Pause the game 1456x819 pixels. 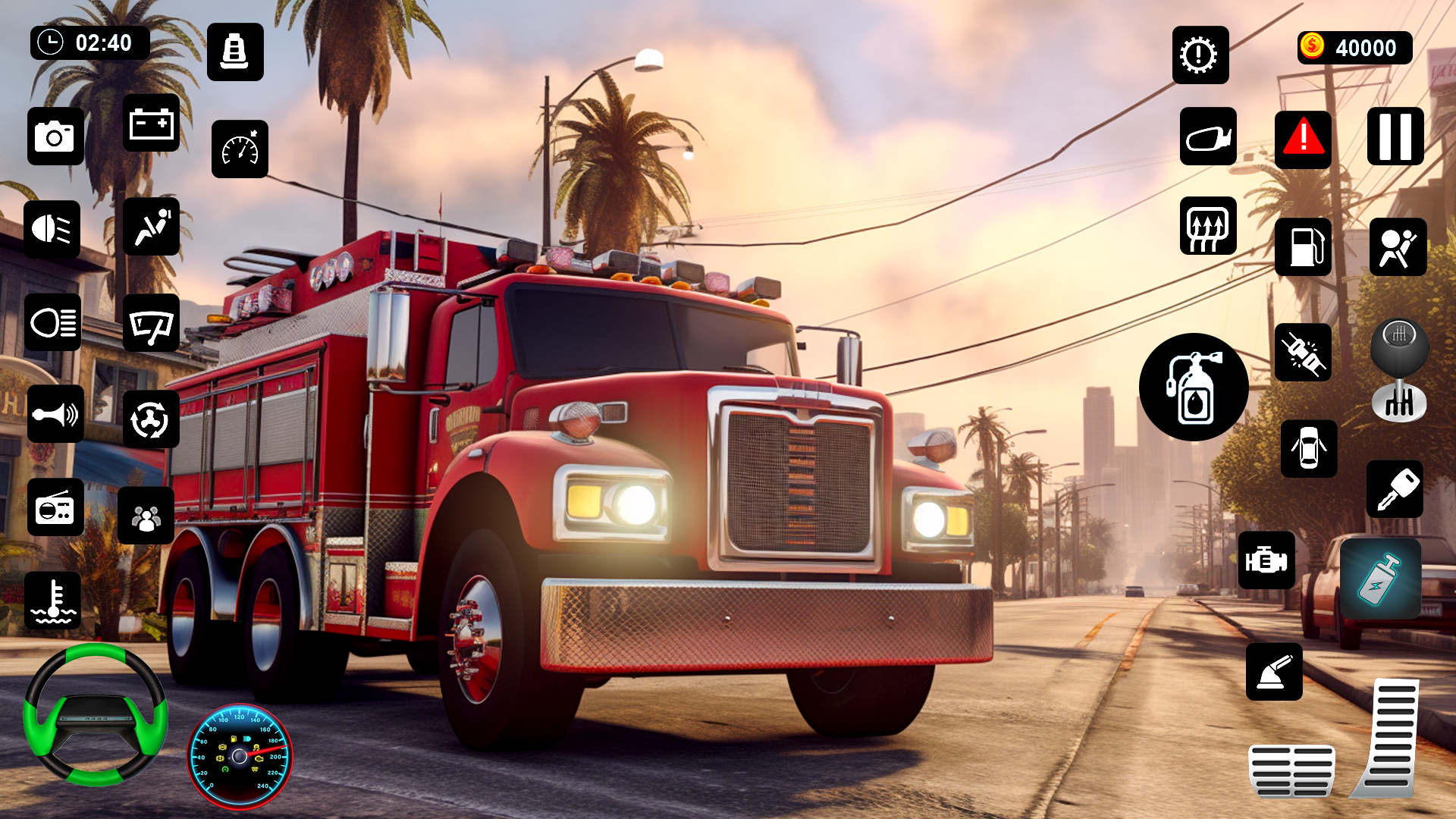click(1395, 138)
